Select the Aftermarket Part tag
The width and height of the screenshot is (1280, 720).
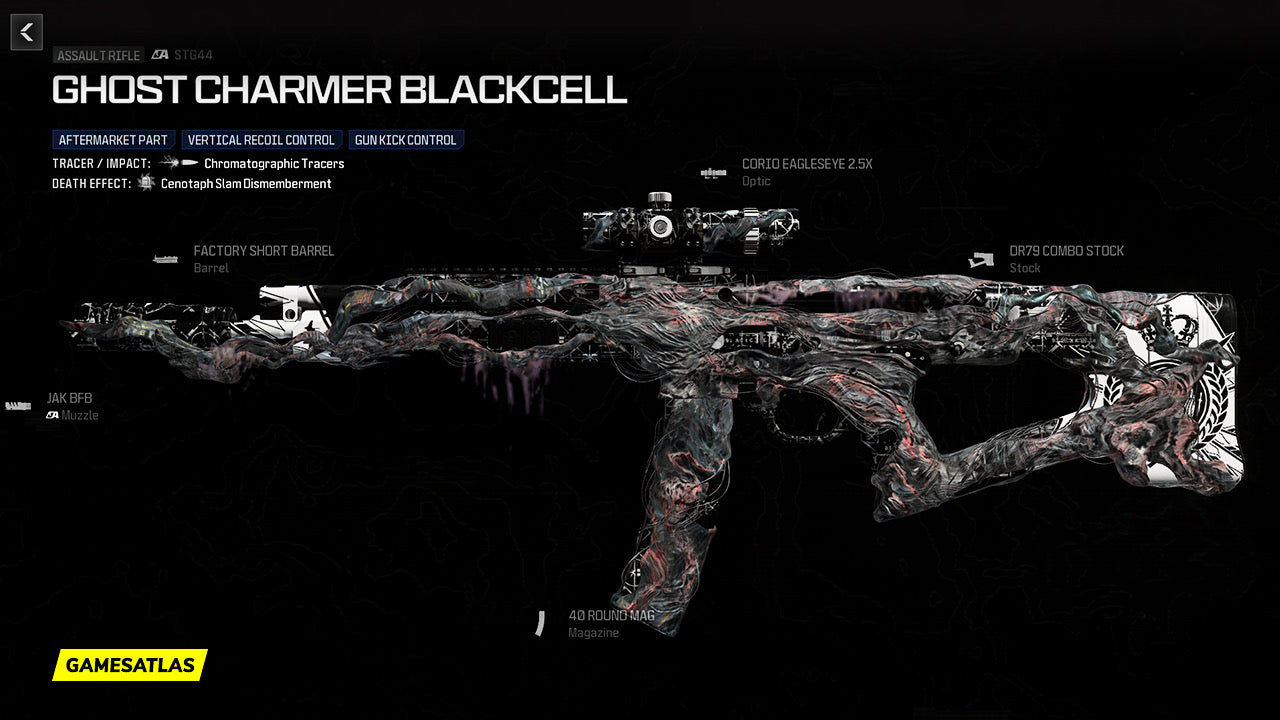point(114,140)
